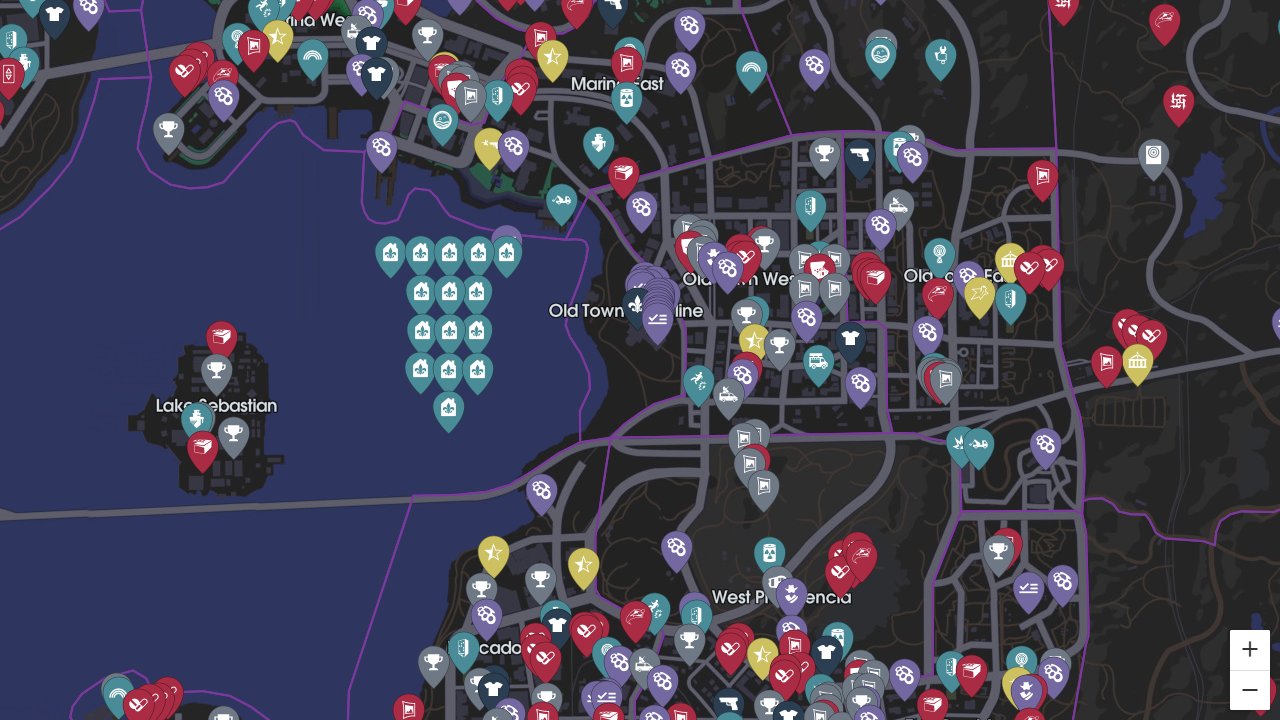Click the rainbow marker above Marina East

[x=750, y=68]
